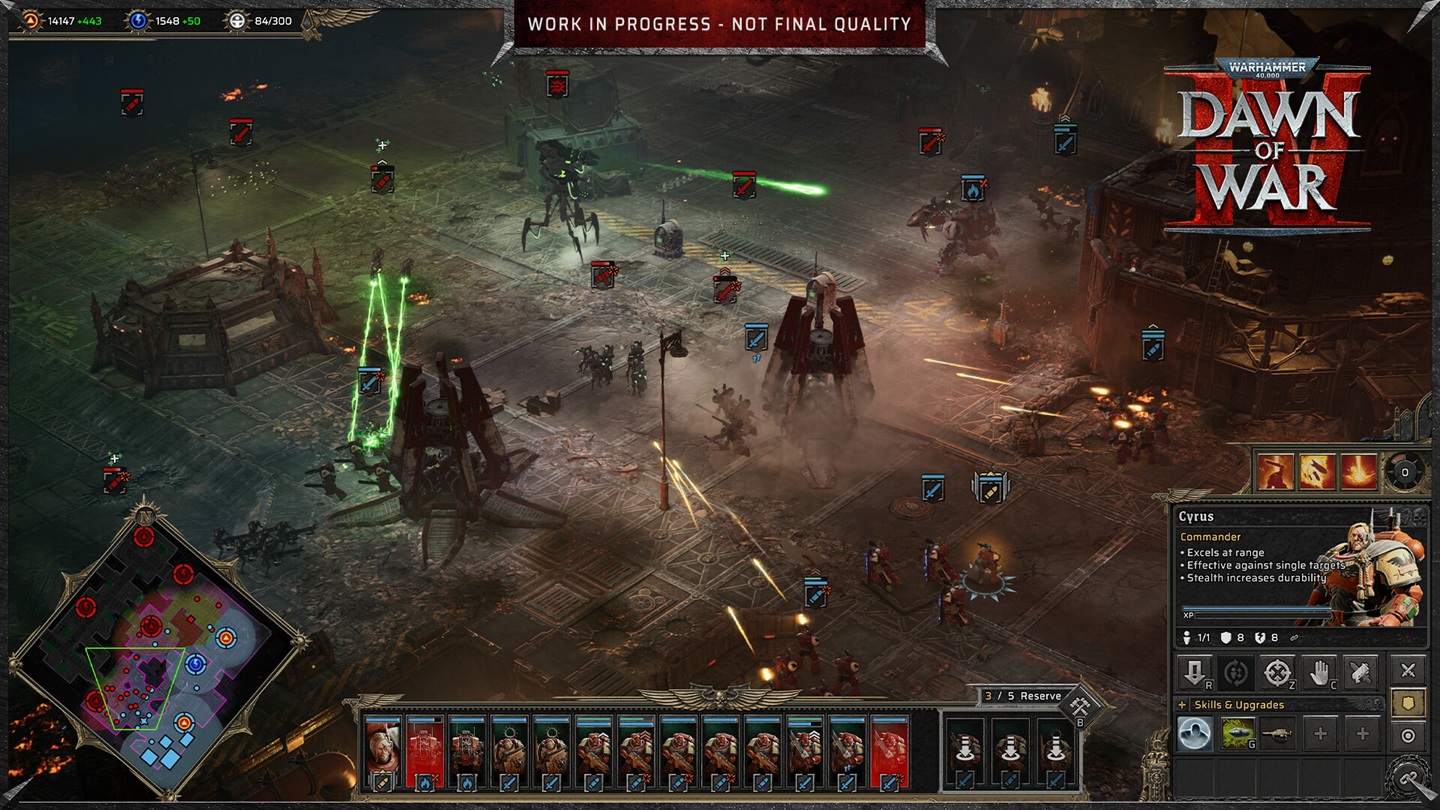Click the bolter rifle weapon upgrade icon

[1278, 732]
